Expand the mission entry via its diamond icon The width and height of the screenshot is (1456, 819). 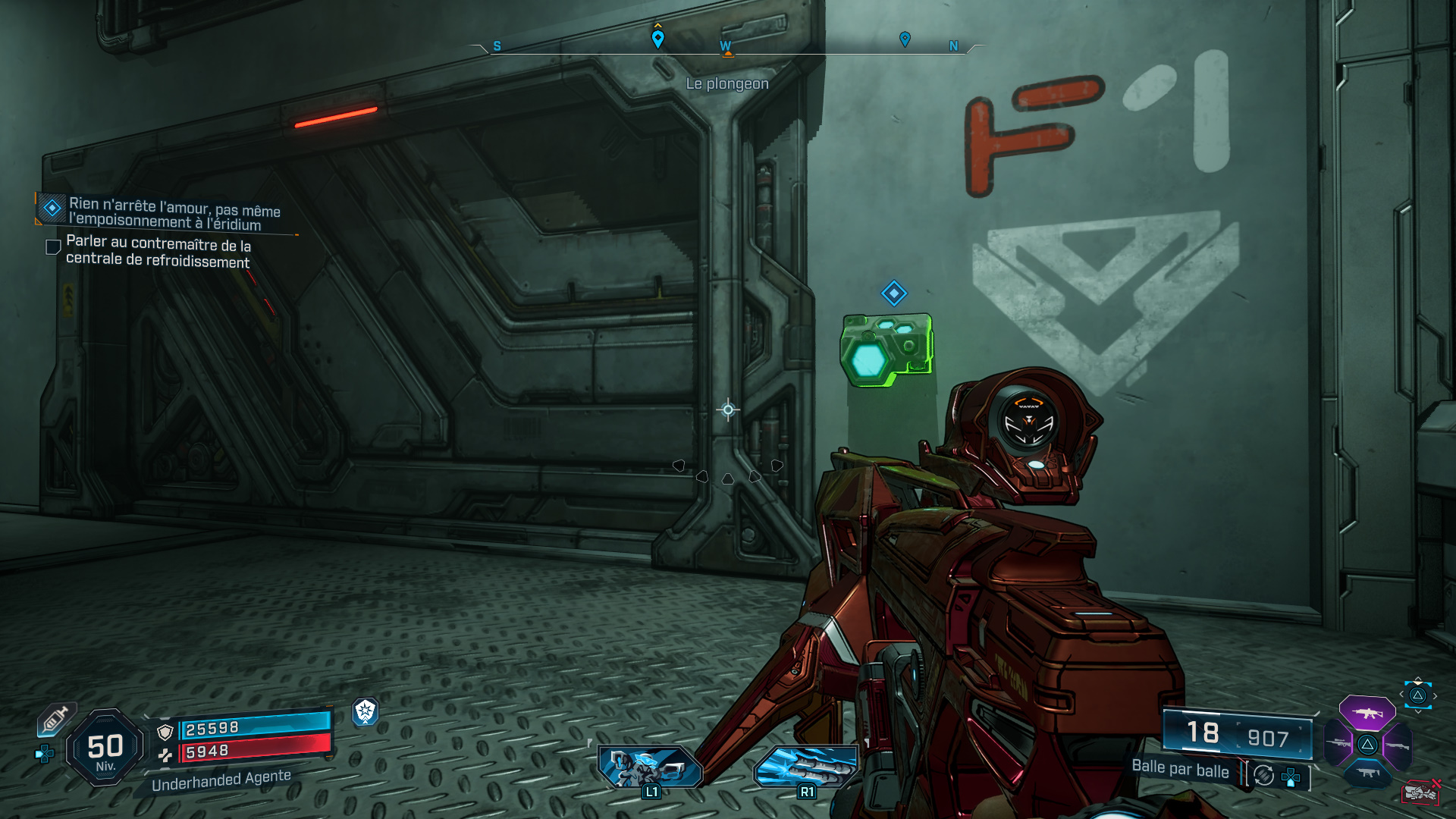(52, 207)
